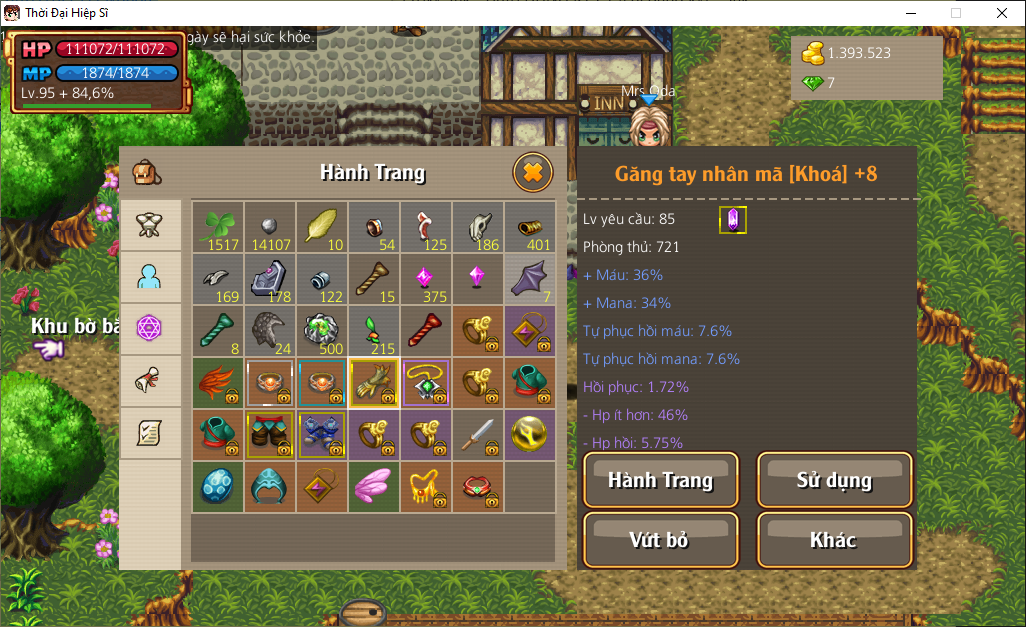
Task: Choose the yellow feather item
Action: [x=322, y=227]
